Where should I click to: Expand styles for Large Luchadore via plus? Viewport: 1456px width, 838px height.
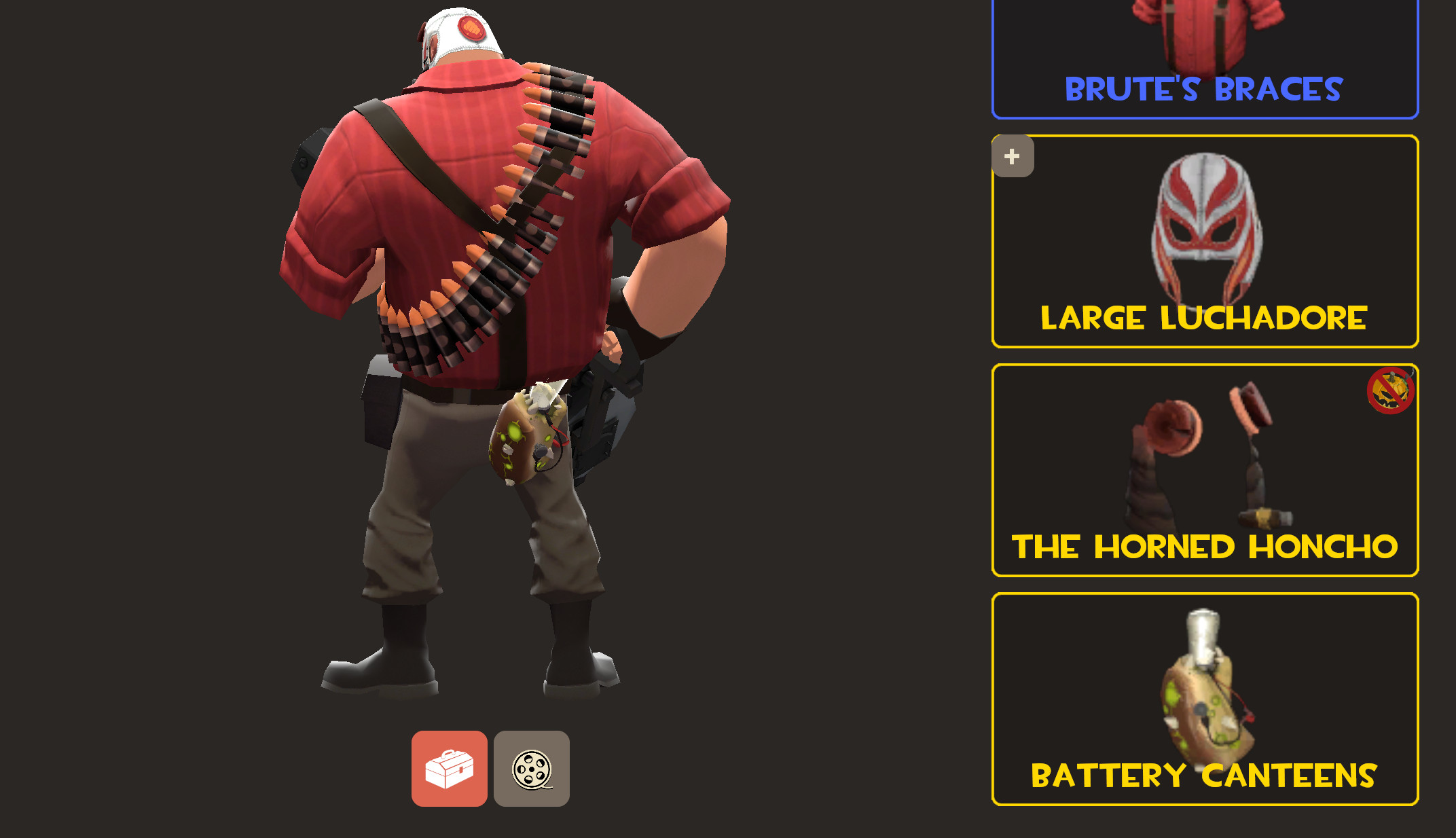[1011, 157]
